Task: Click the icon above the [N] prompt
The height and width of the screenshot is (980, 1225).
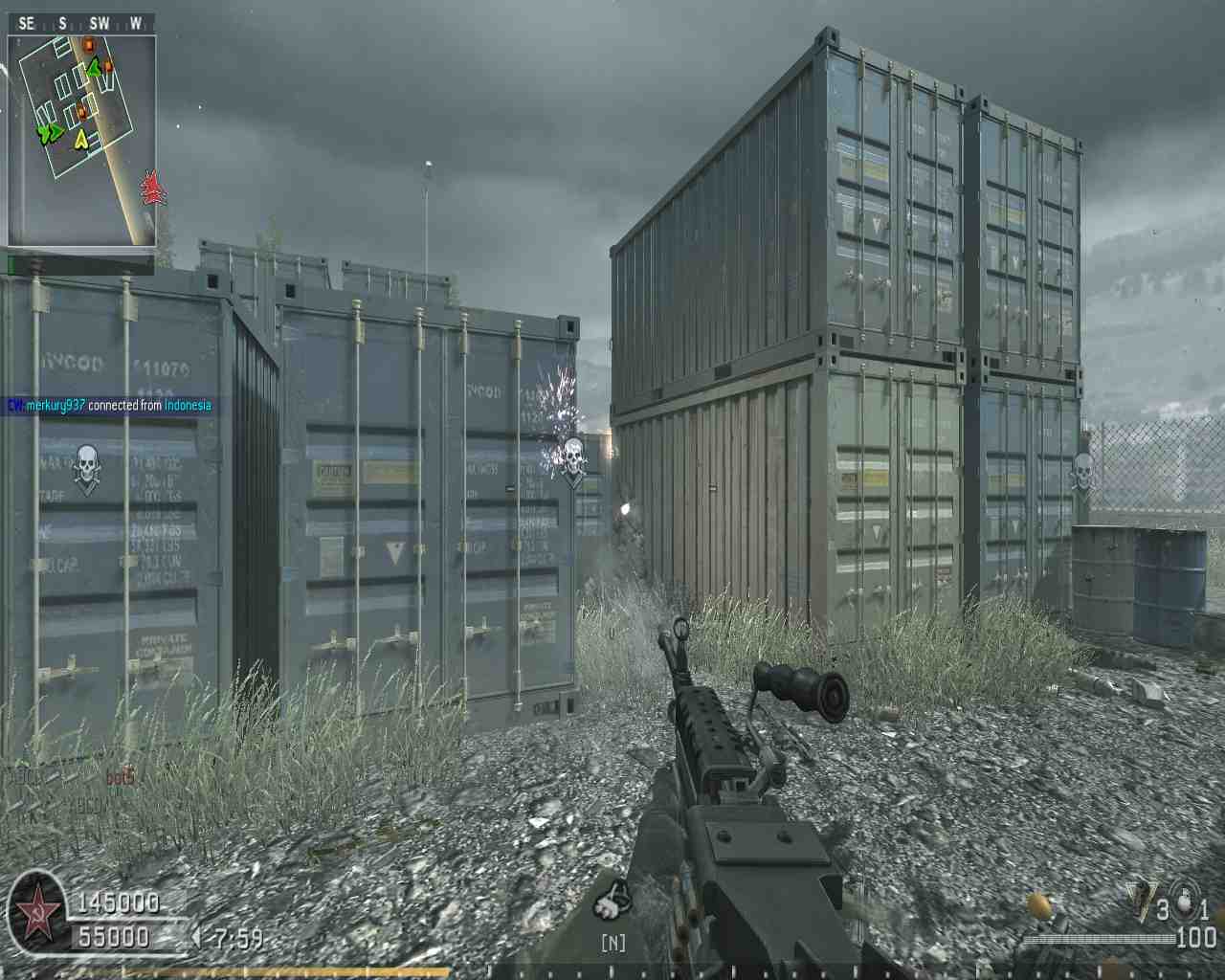Action: pos(612,900)
